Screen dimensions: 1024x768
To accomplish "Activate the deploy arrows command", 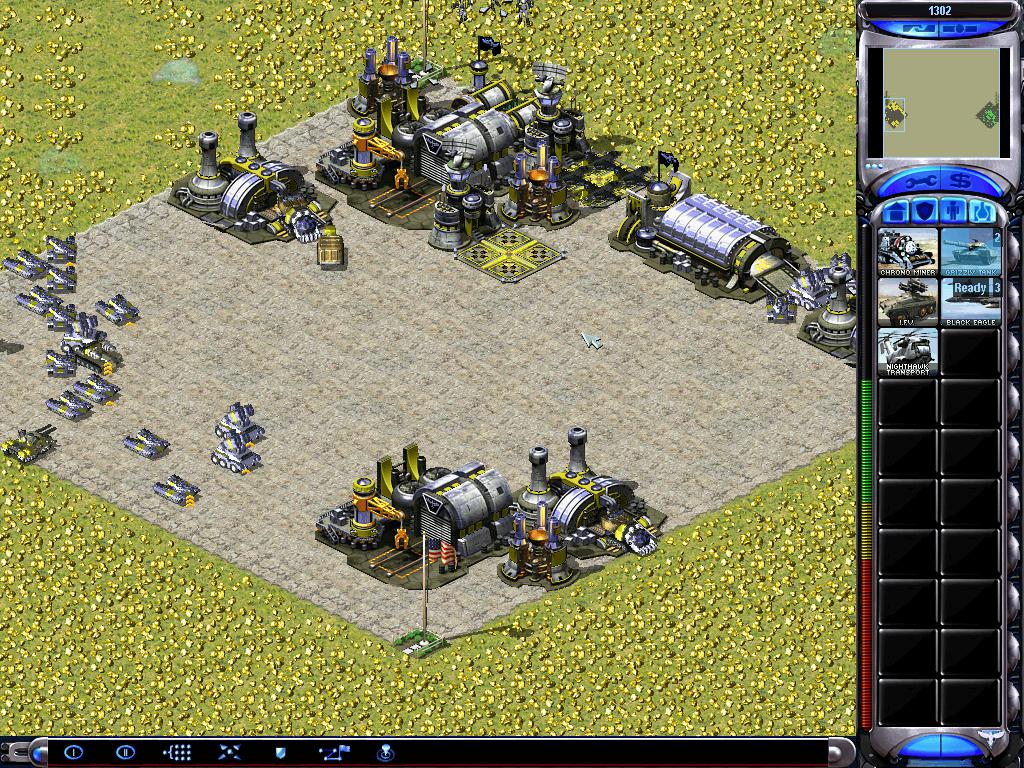I will (x=229, y=752).
